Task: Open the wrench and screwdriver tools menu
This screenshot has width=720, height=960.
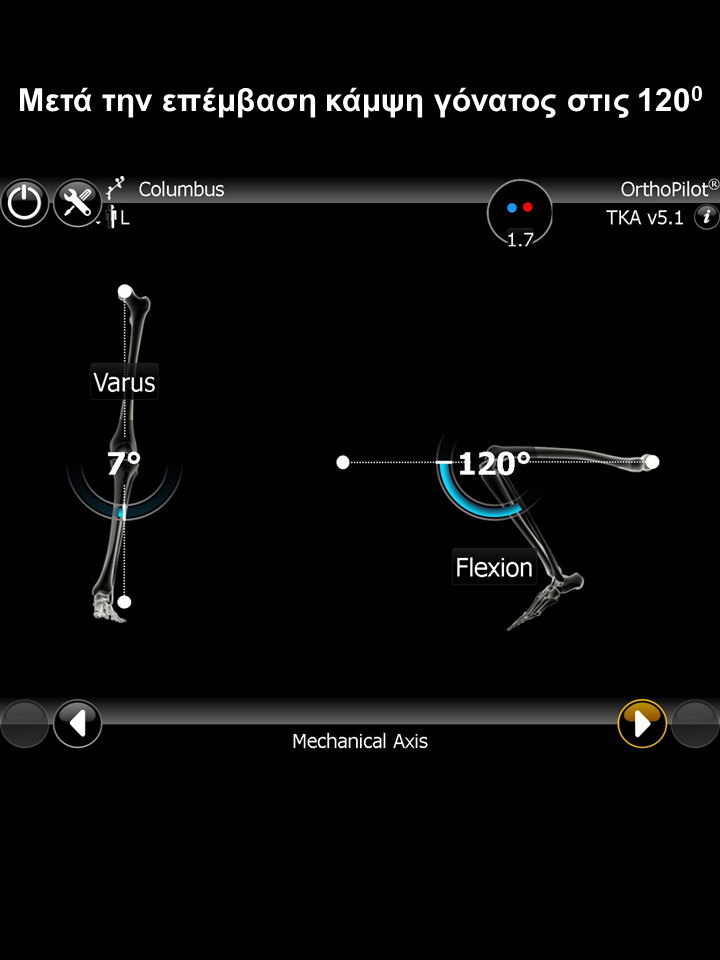Action: coord(77,203)
